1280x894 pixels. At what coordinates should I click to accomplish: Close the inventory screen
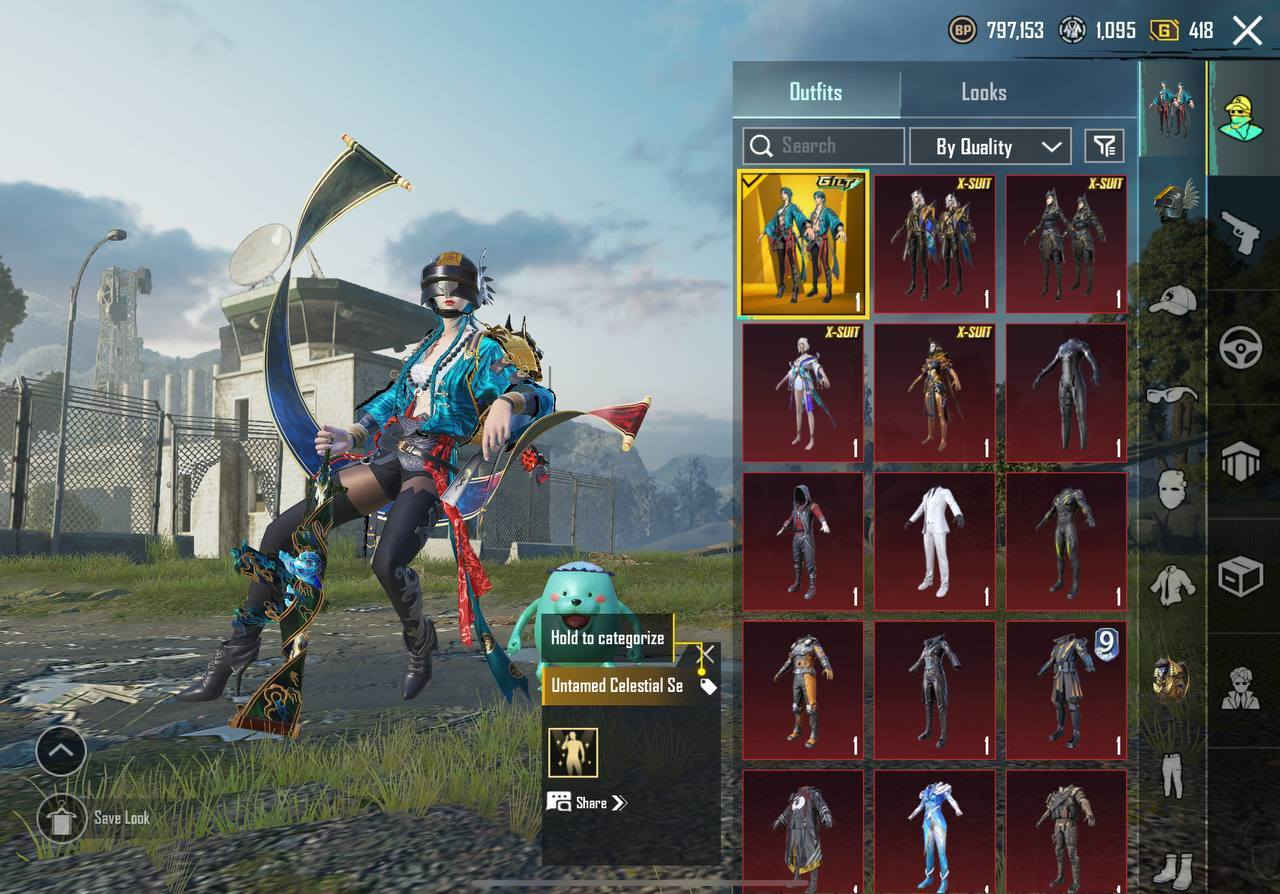(1247, 31)
